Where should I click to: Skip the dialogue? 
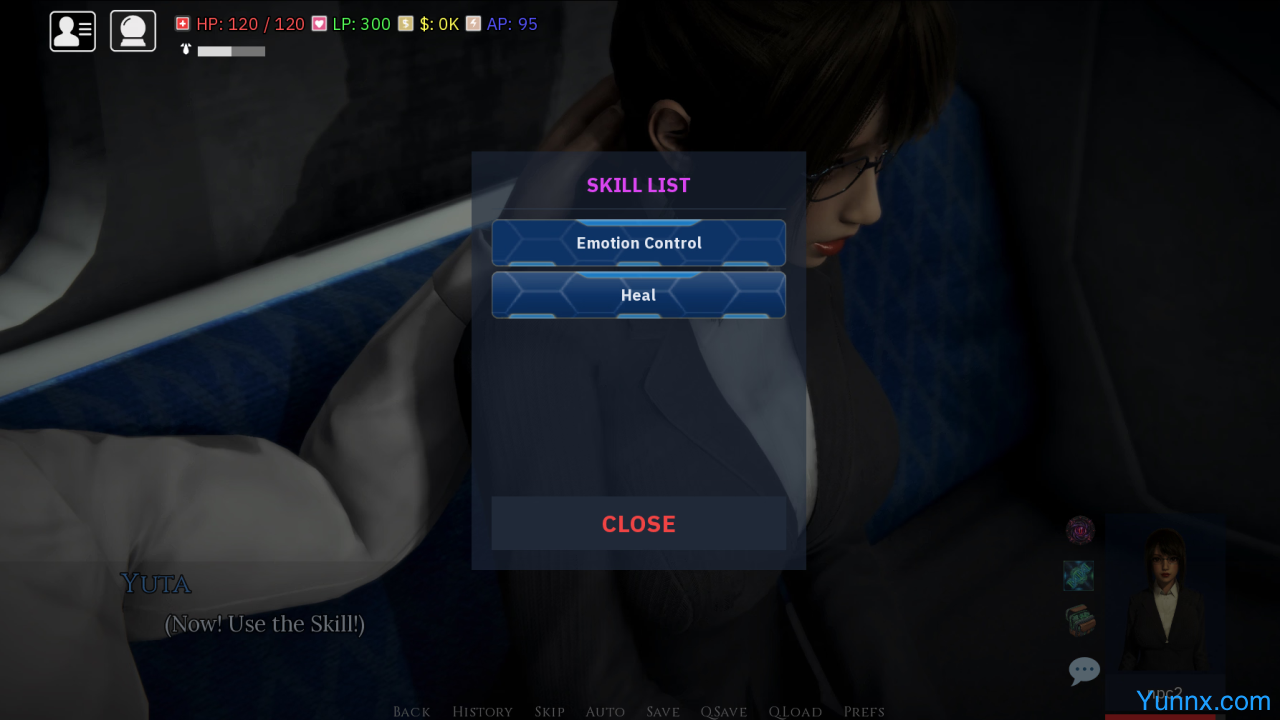point(549,711)
